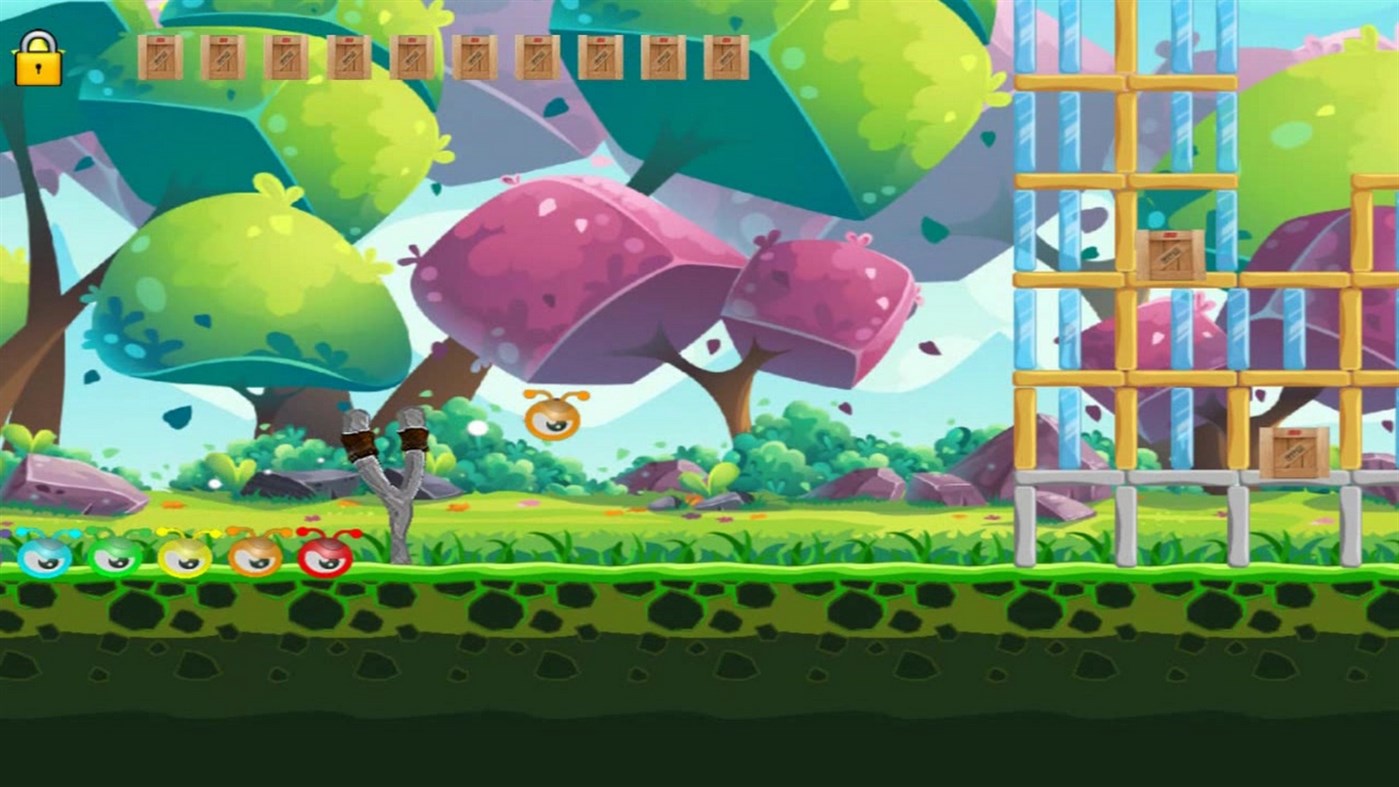Screen dimensions: 1399x787
Task: Click the second crate icon from the left
Action: click(x=222, y=55)
